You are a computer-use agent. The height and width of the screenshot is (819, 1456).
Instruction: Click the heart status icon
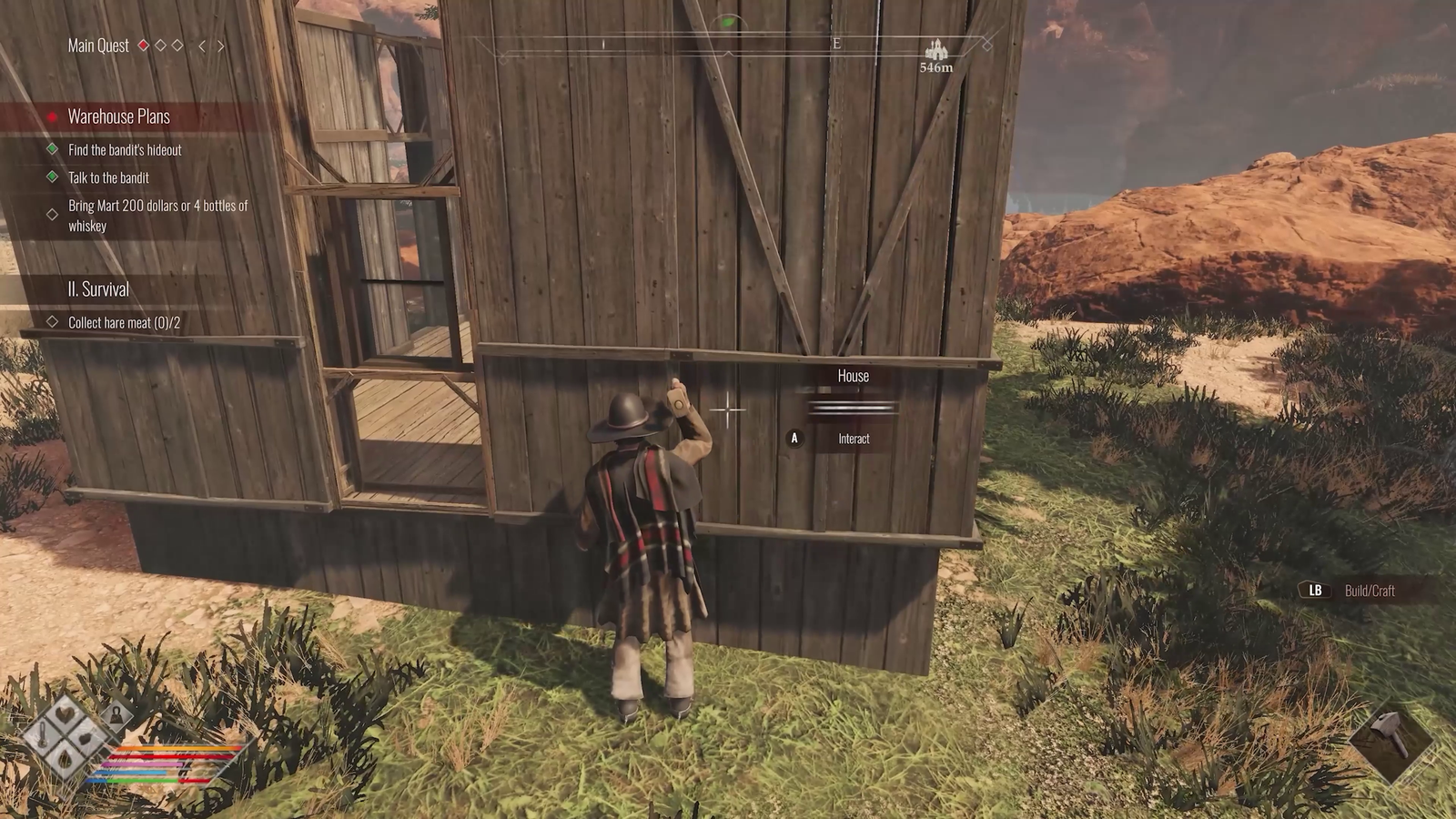click(64, 716)
